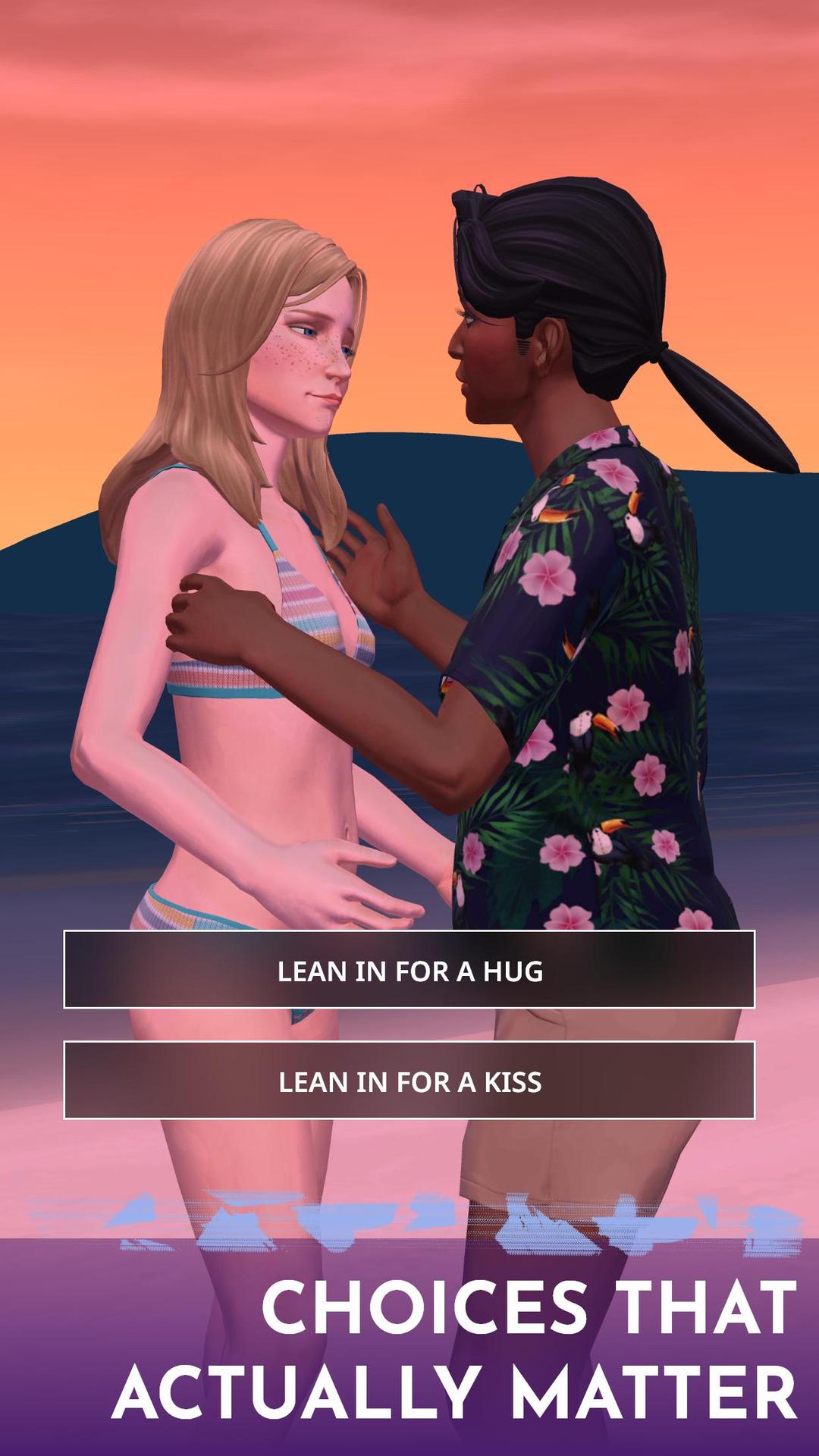Select the "Lean in for a kiss" option
This screenshot has width=819, height=1456.
point(409,1081)
